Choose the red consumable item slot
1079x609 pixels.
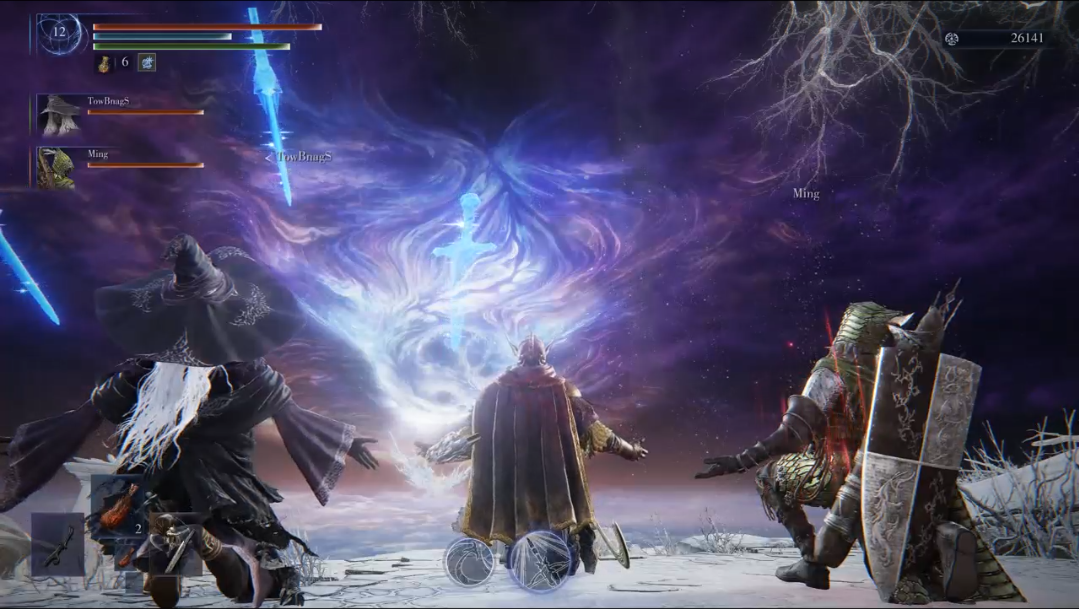pos(116,503)
